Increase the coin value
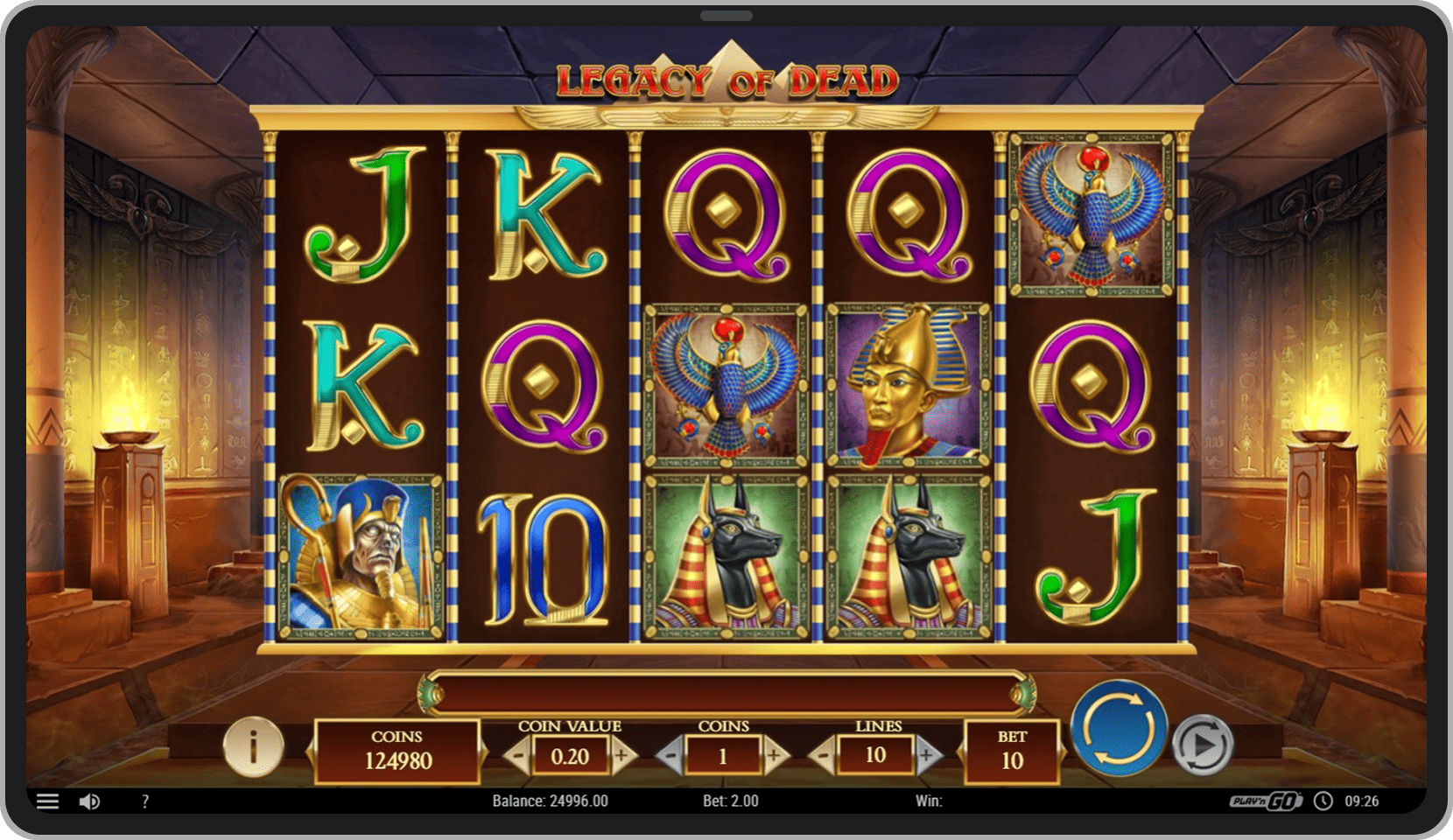Viewport: 1453px width, 840px height. (x=622, y=755)
